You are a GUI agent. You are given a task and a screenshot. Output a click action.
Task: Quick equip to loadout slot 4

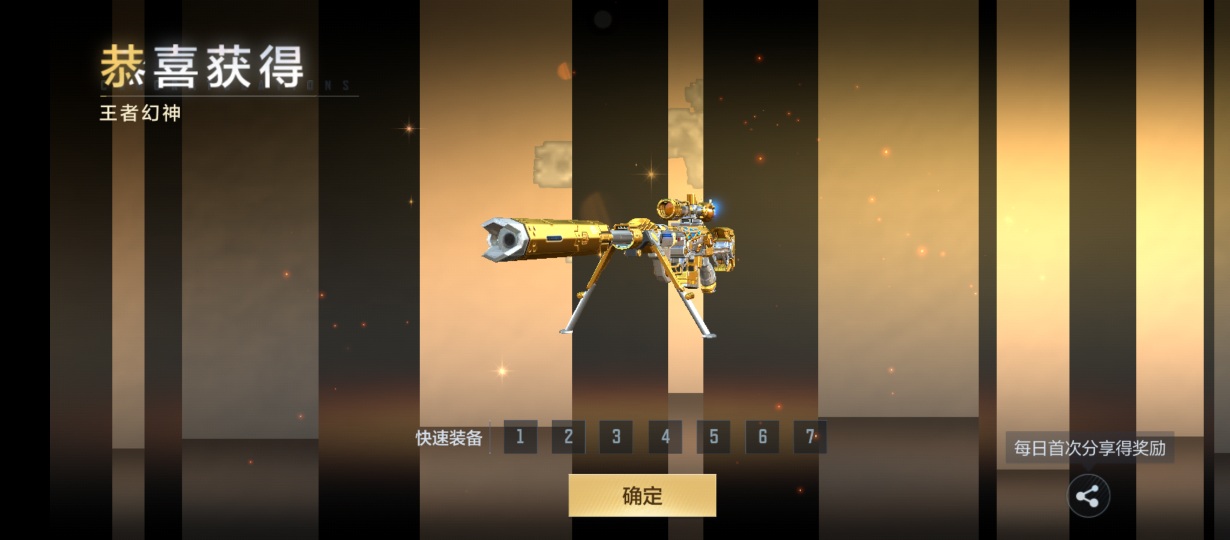[665, 437]
